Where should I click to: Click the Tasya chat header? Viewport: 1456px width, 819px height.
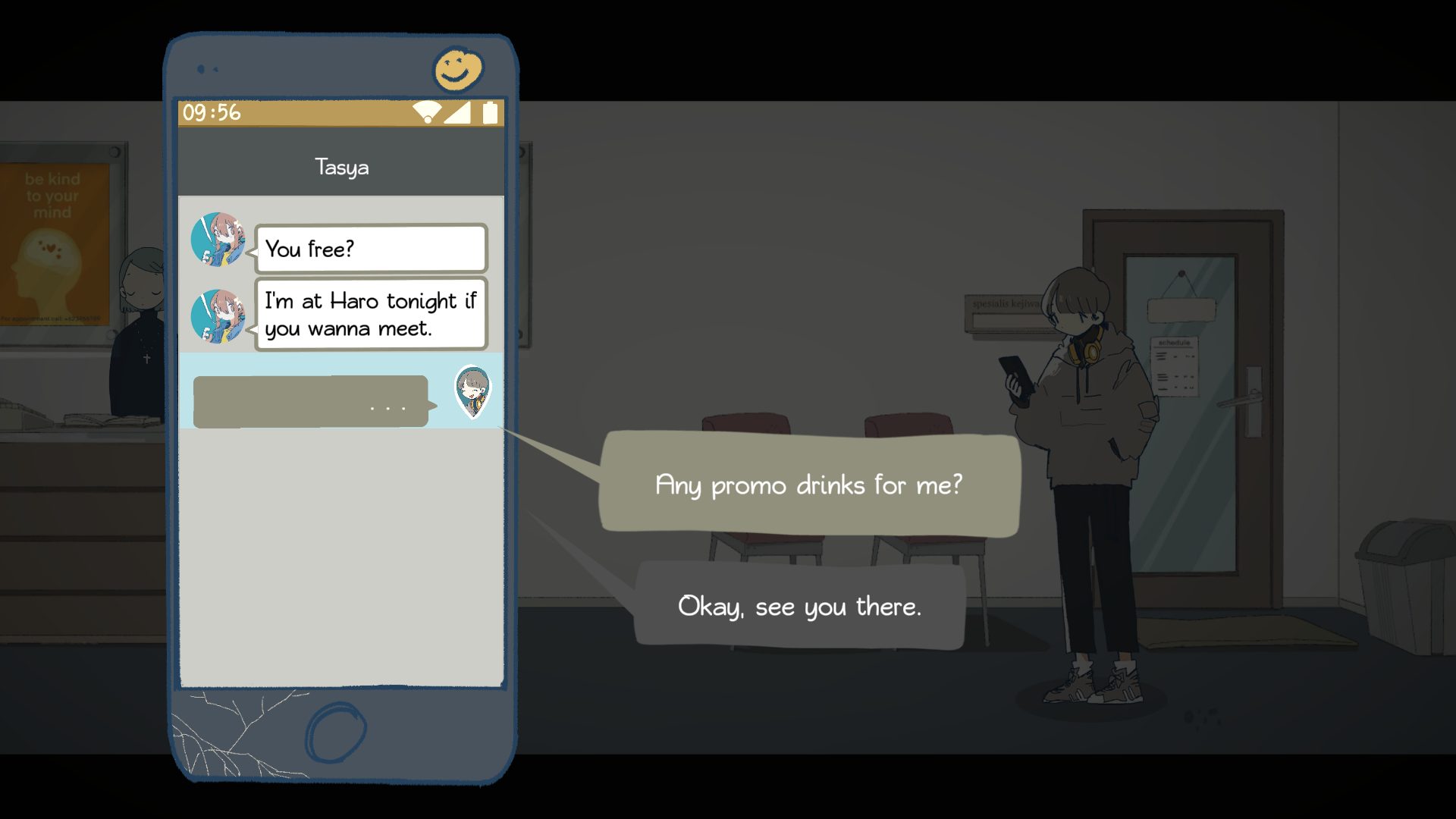[341, 167]
